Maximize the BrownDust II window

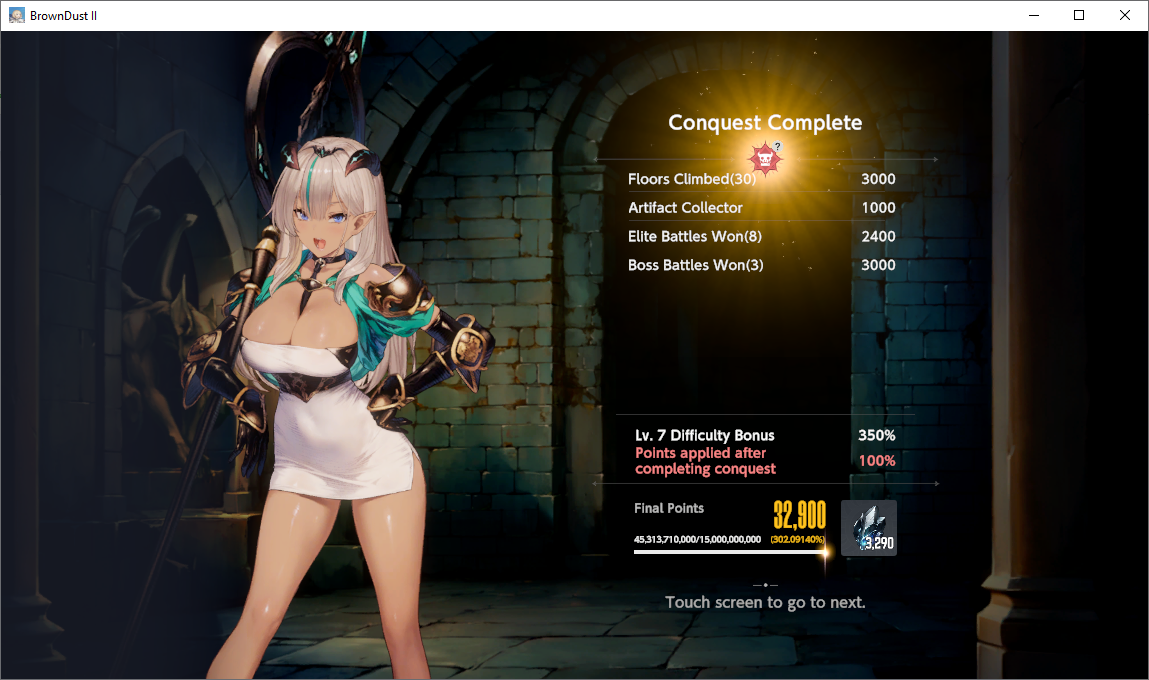click(1079, 15)
